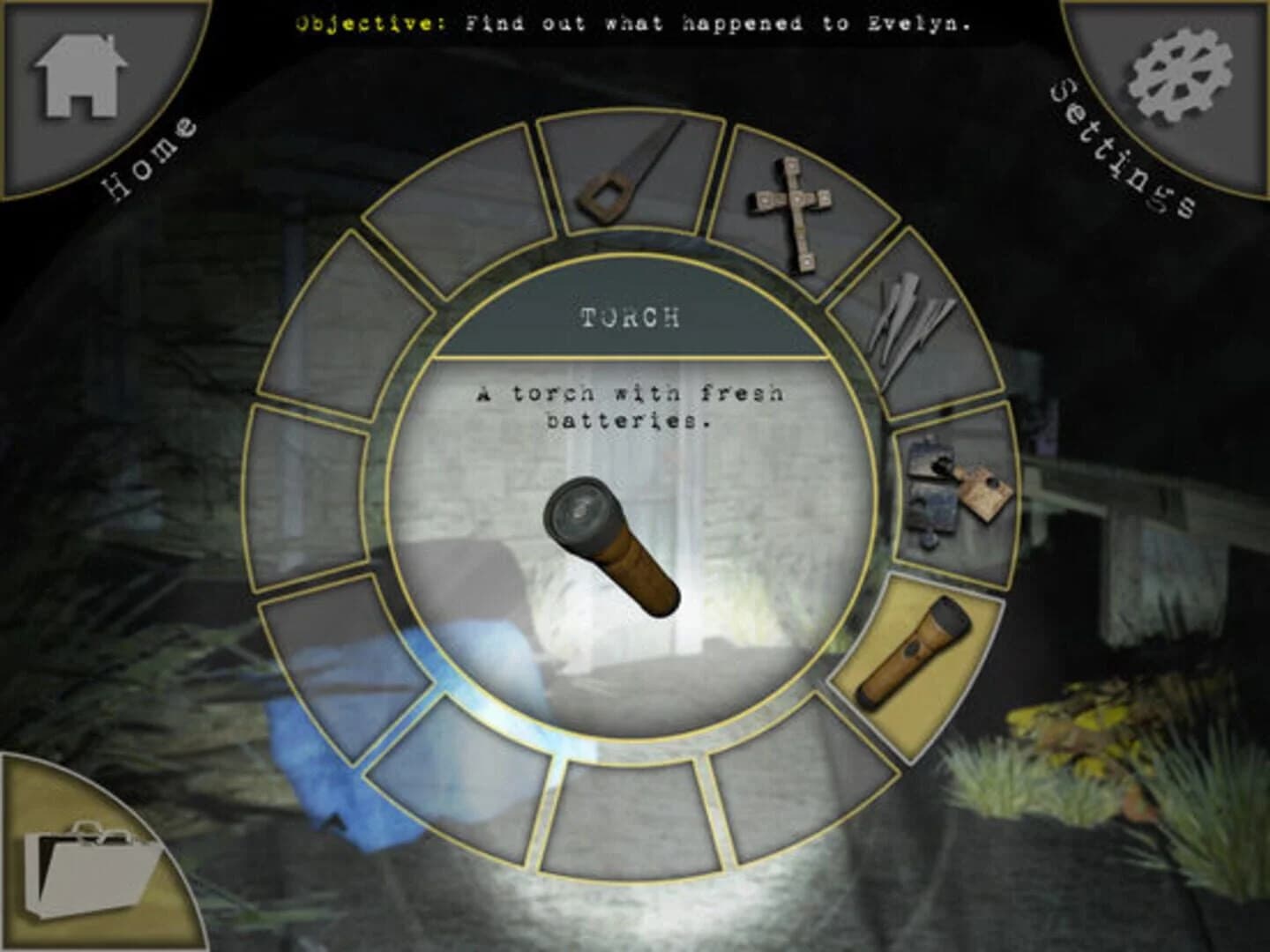Click the flashlight image in the wheel center
Viewport: 1270px width, 952px height.
pos(617,547)
